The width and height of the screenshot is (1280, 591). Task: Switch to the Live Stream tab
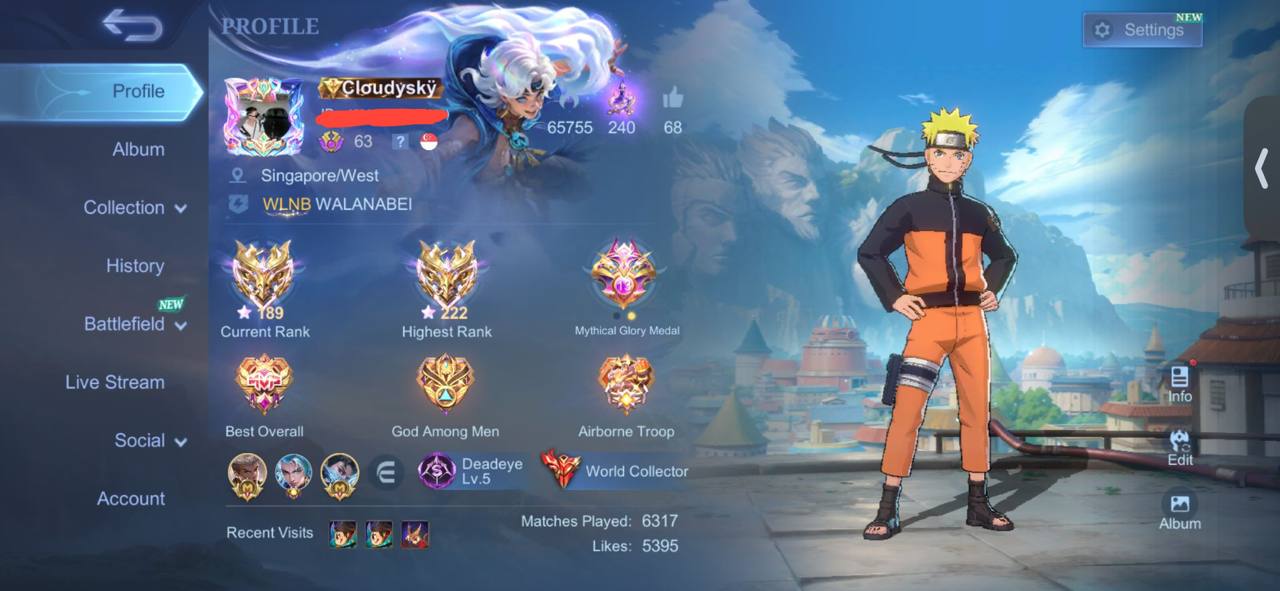tap(115, 382)
